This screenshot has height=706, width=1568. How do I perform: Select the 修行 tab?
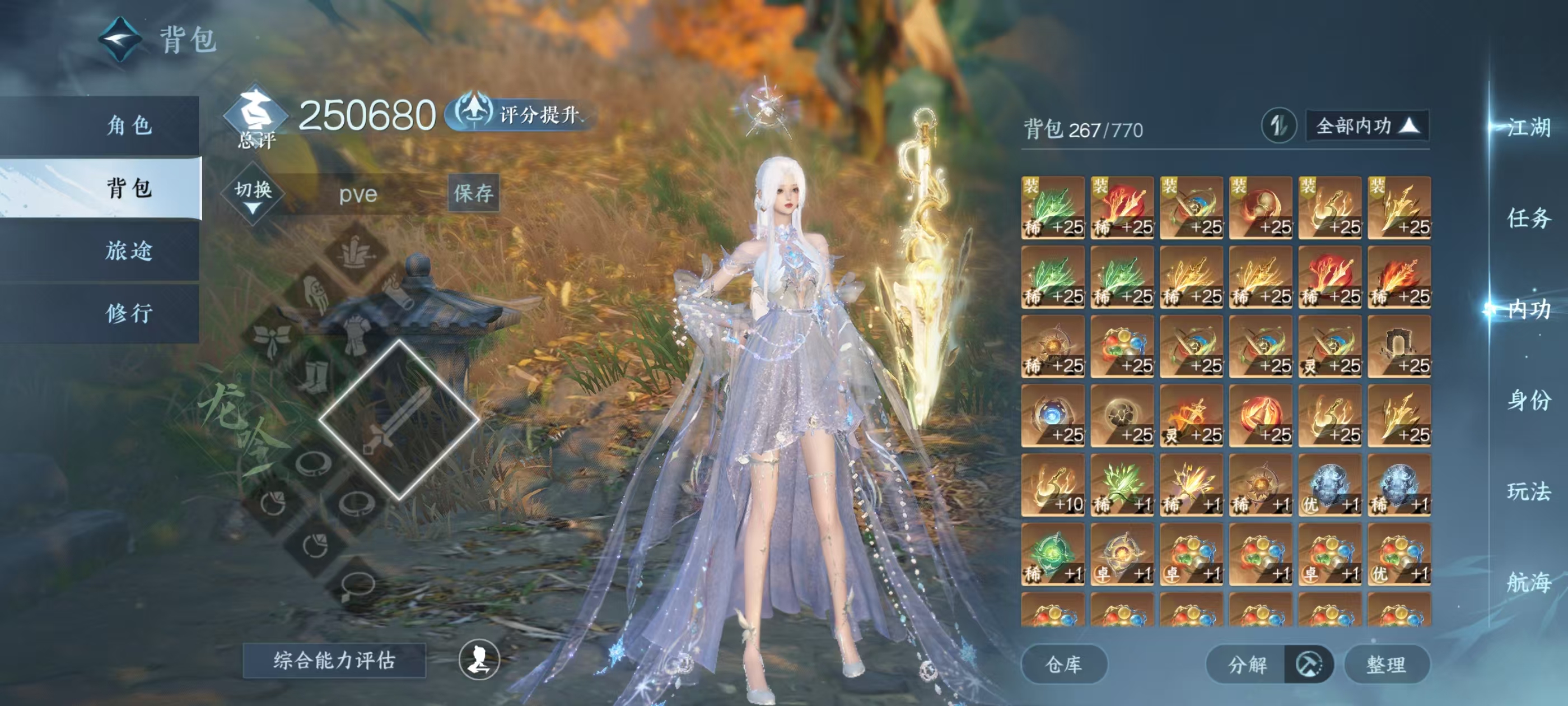[129, 313]
